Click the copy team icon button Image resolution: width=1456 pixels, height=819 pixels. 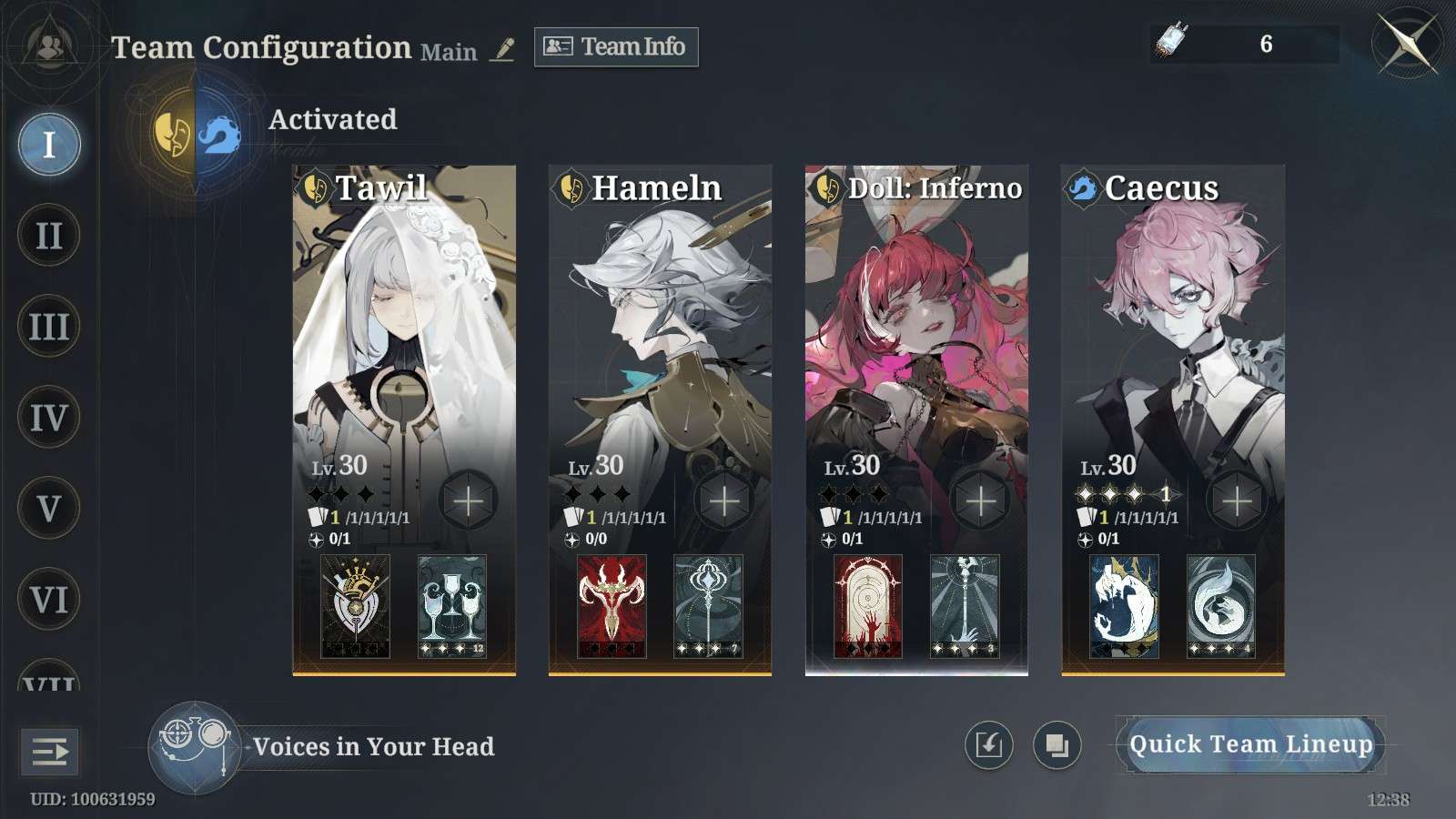pos(1057,745)
